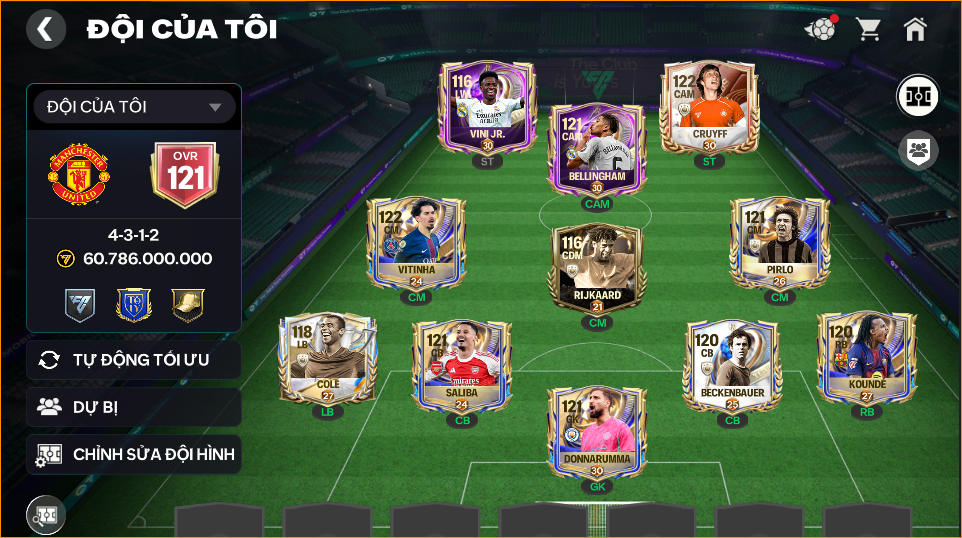
Task: Open the shopping cart store
Action: 868,29
